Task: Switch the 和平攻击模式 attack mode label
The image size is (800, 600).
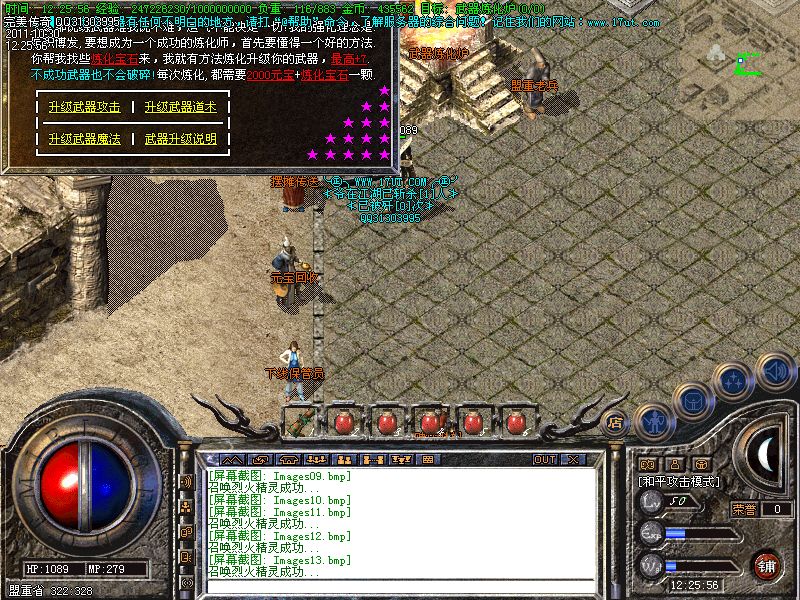Action: 681,481
